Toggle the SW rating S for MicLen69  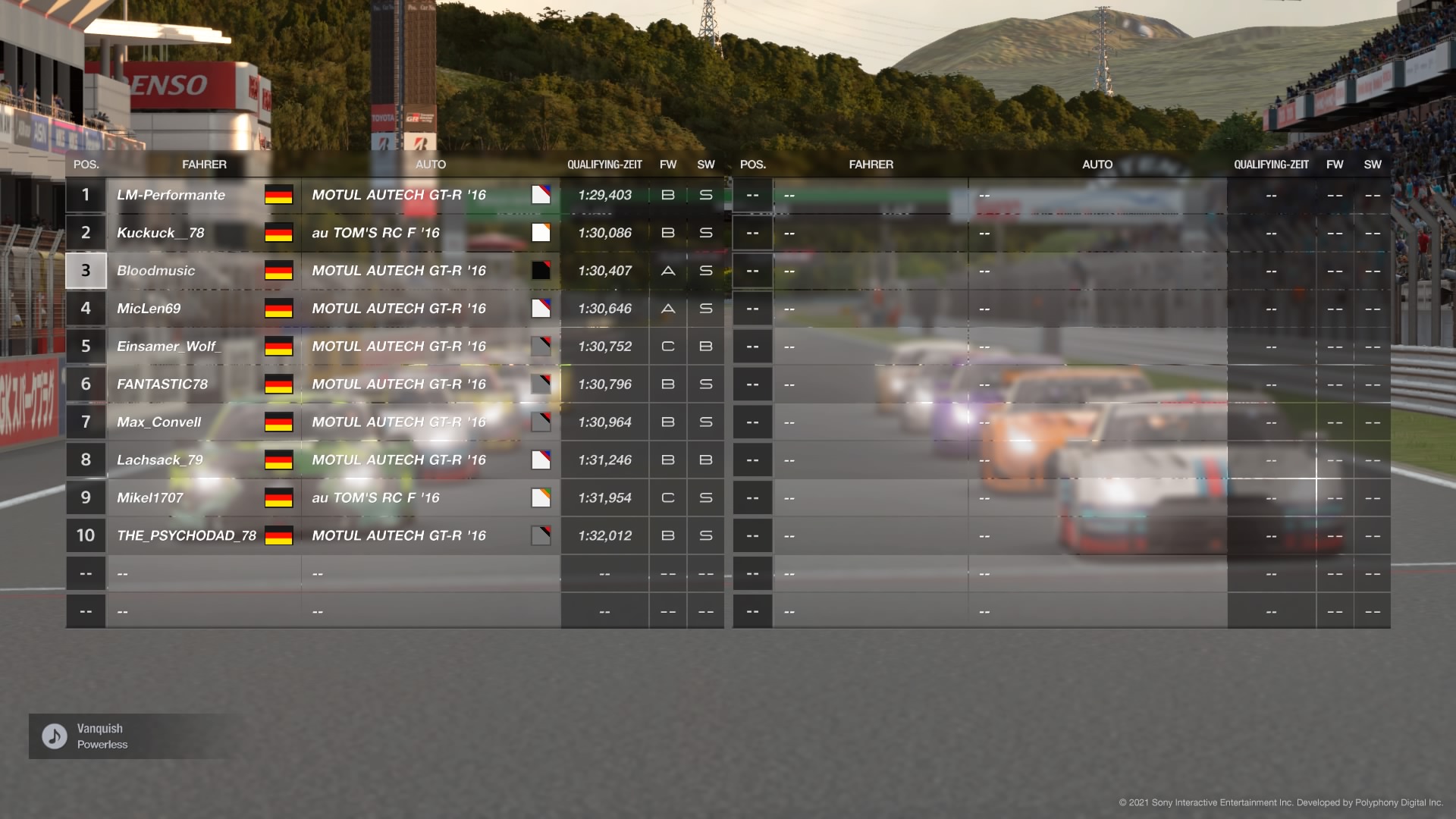point(704,309)
